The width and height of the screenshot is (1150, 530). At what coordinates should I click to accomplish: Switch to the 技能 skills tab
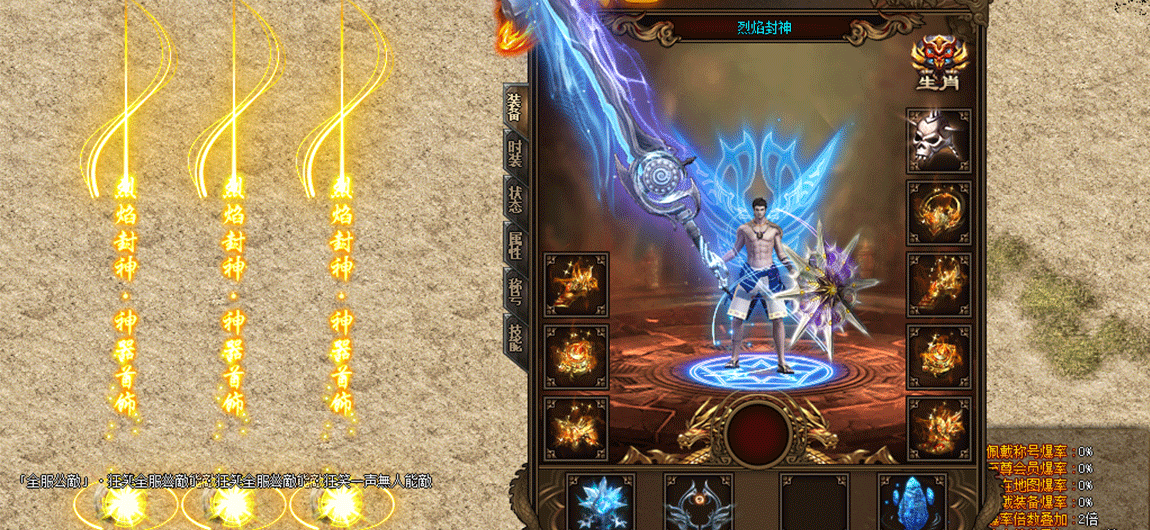pos(514,338)
